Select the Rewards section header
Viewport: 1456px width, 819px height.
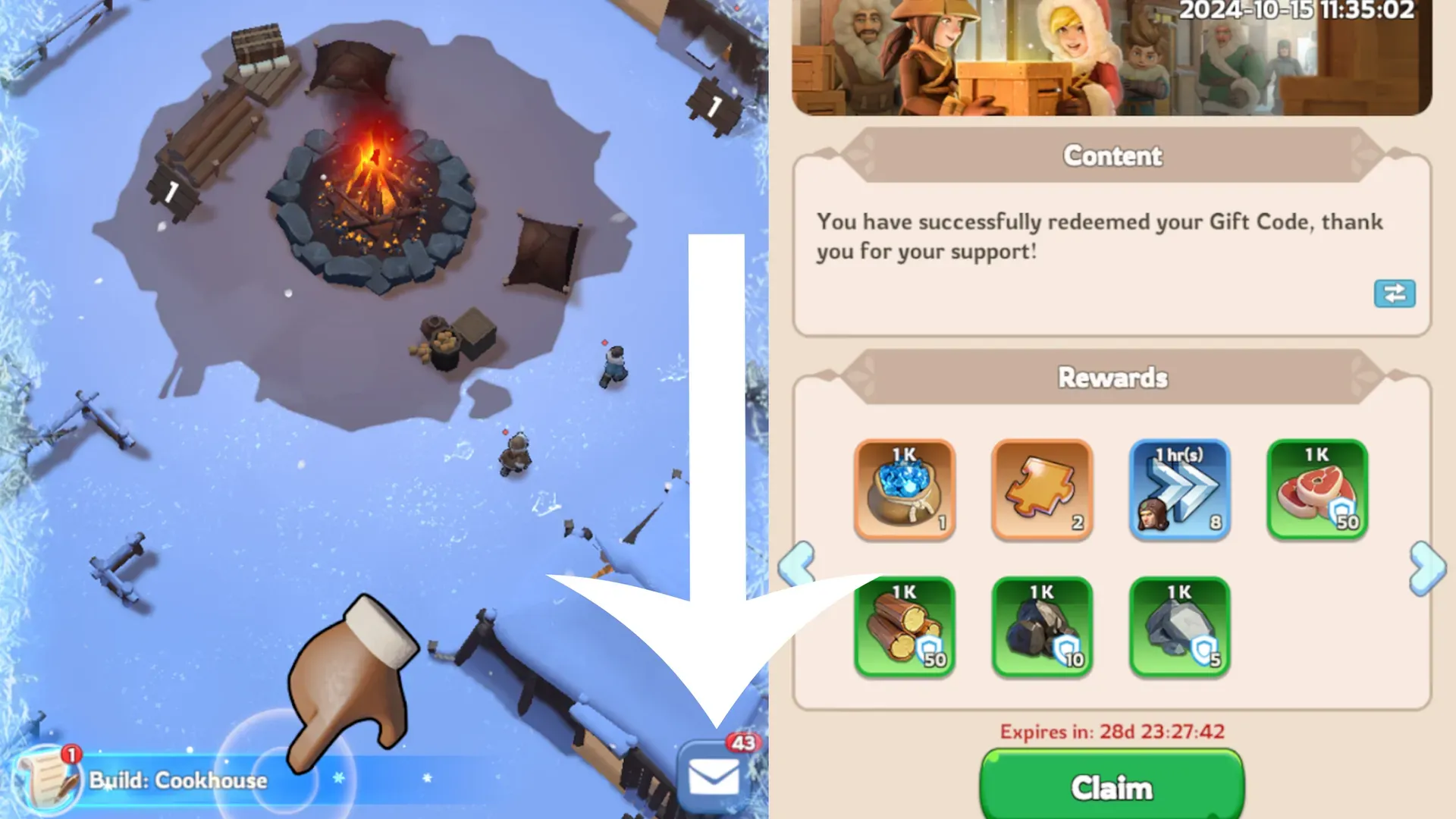1111,377
